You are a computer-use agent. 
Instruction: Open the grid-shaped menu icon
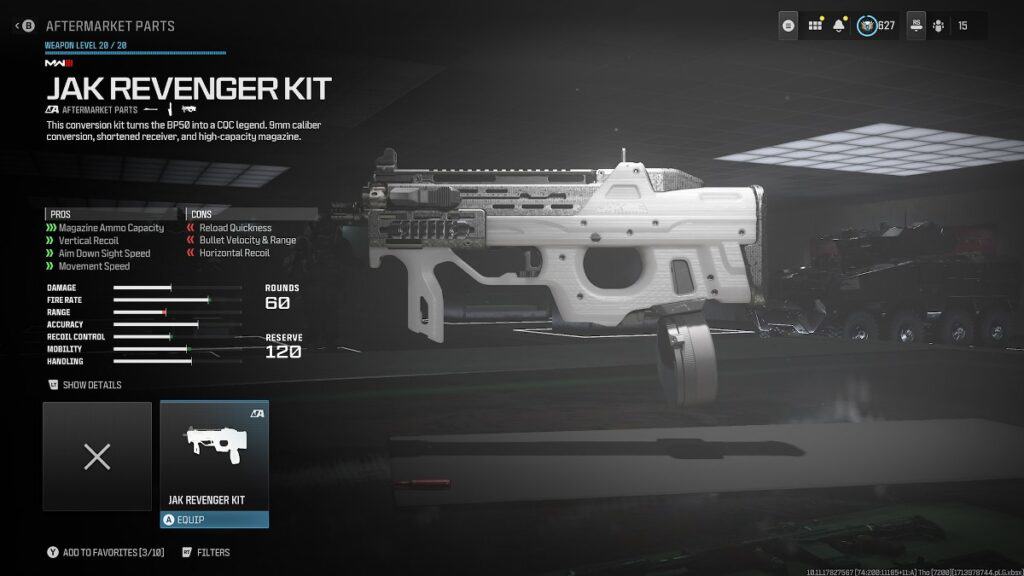(815, 26)
